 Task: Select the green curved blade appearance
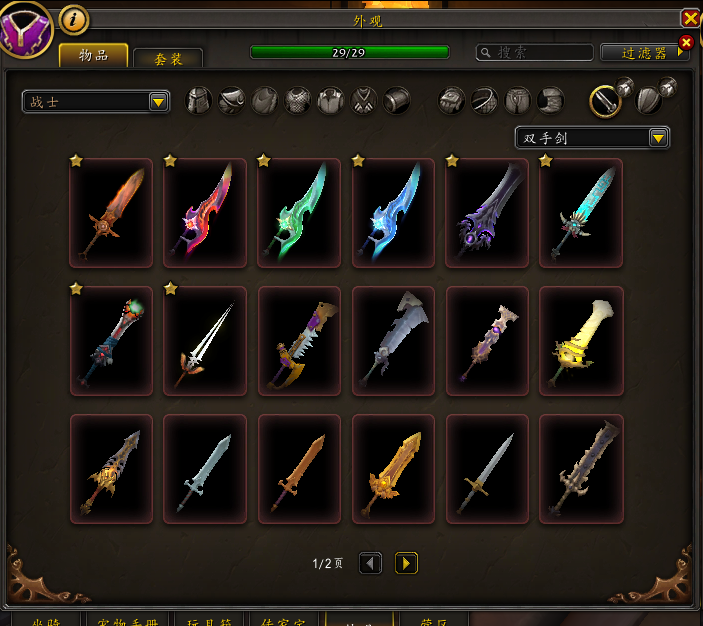click(x=299, y=213)
